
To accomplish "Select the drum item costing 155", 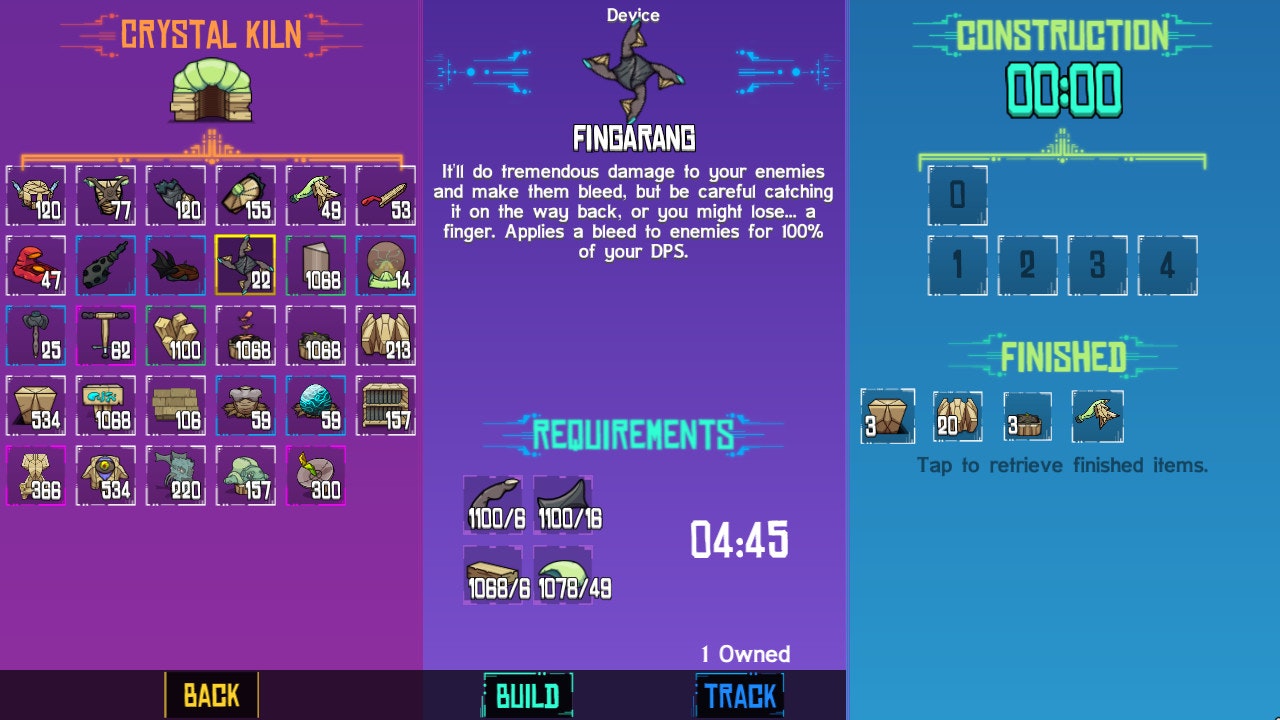I will point(247,195).
